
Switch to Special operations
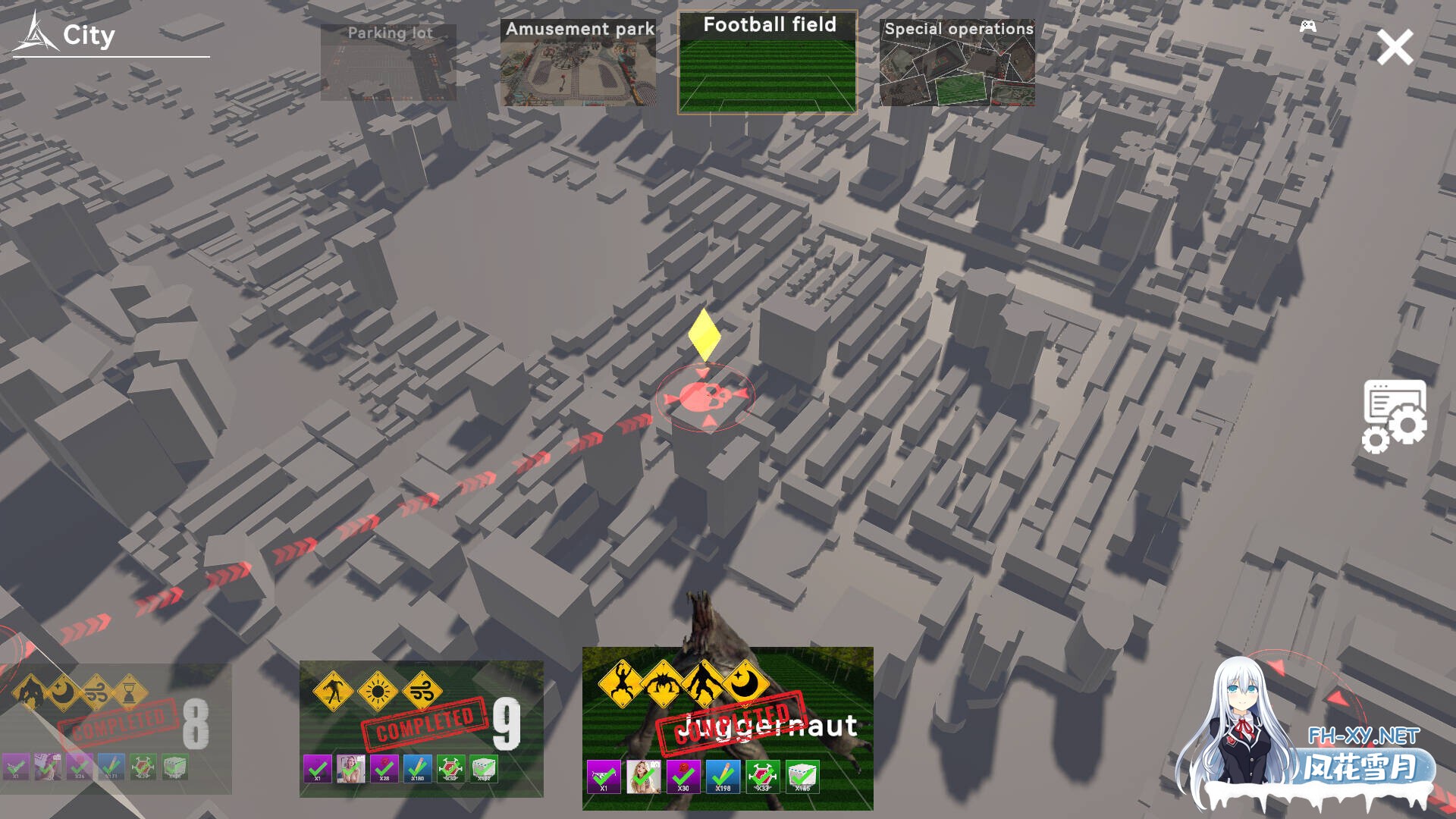(x=957, y=63)
